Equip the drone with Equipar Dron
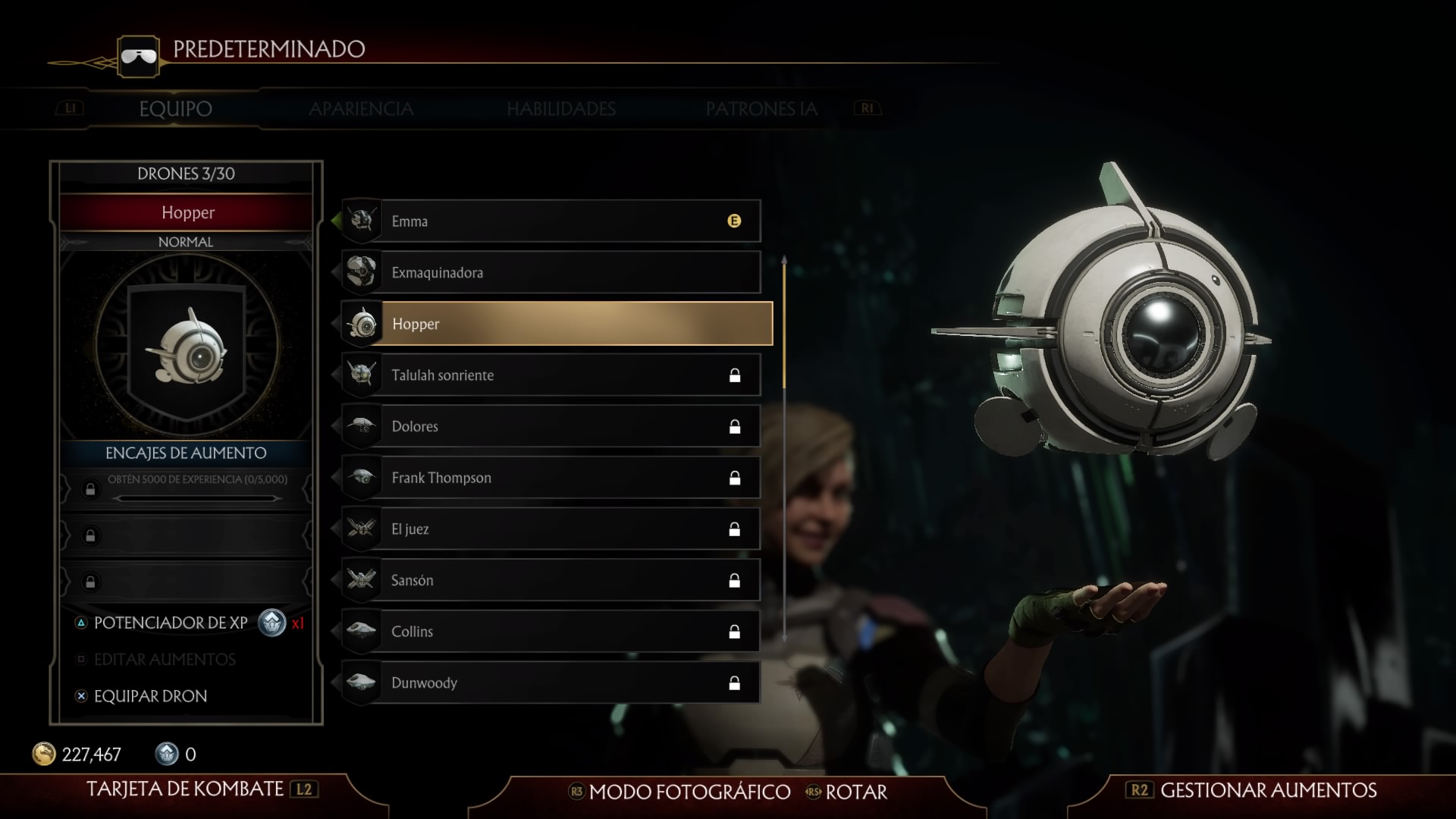The width and height of the screenshot is (1456, 819). (x=150, y=696)
